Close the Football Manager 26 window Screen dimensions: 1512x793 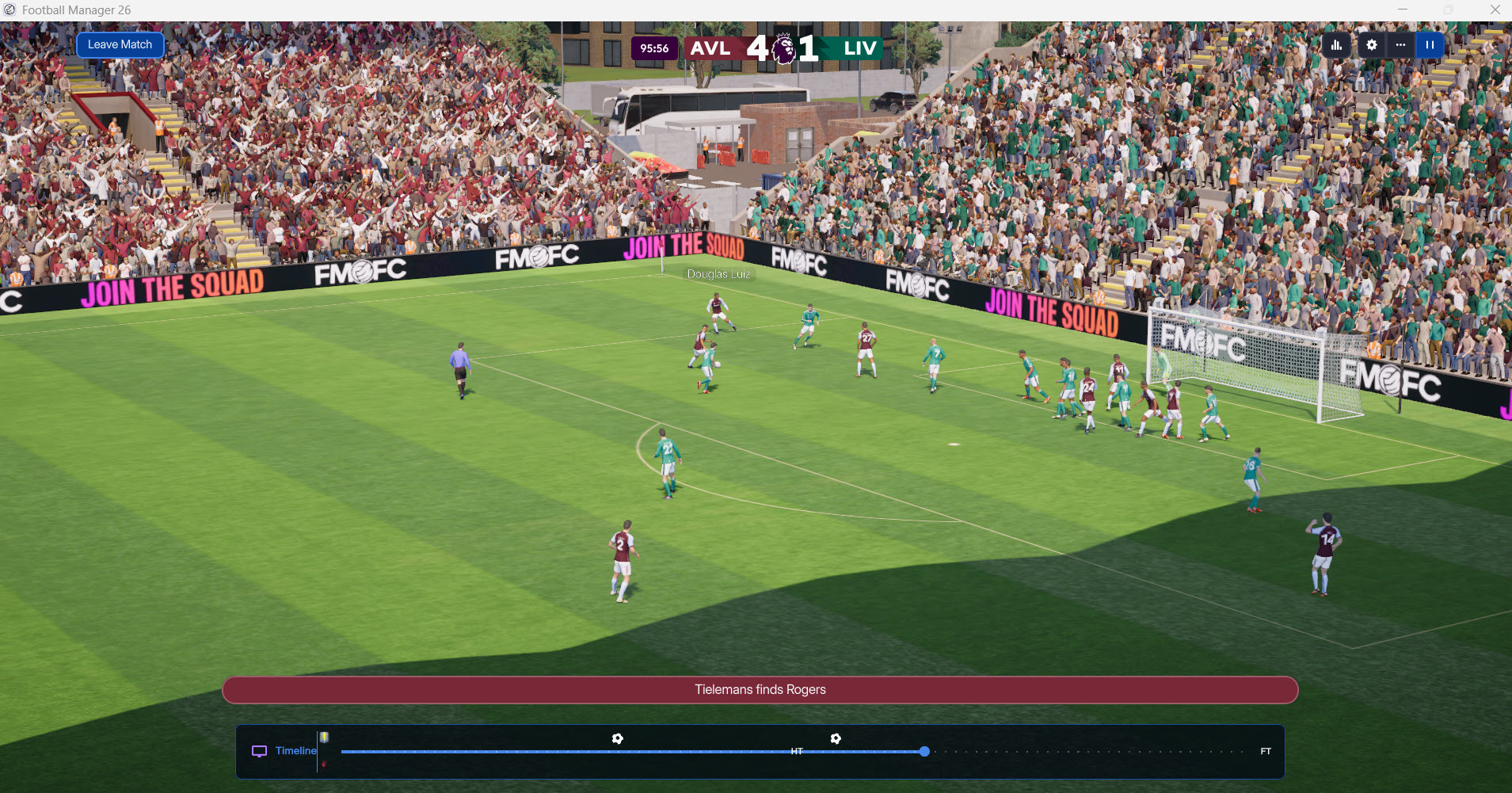click(1495, 10)
